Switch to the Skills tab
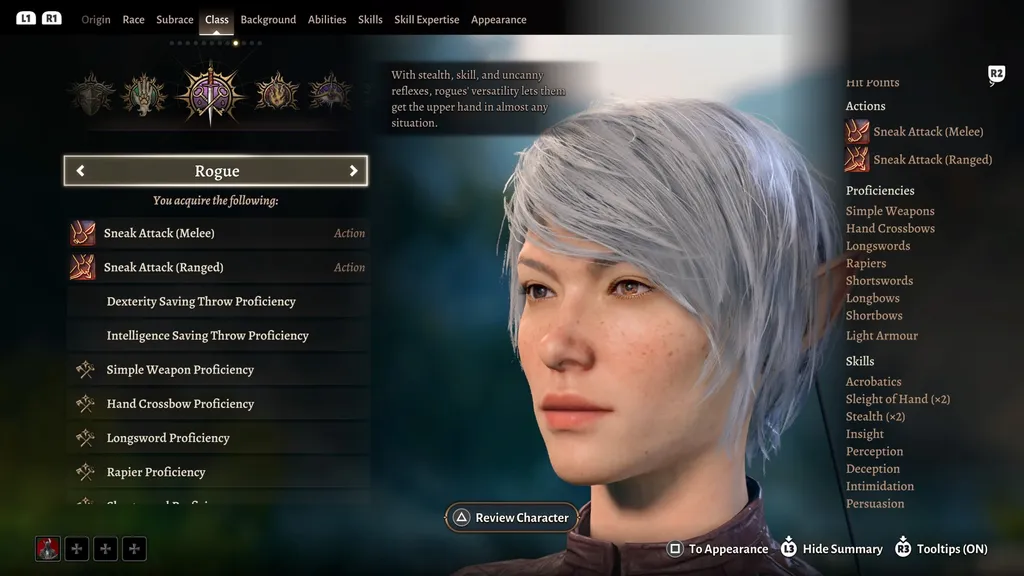This screenshot has height=576, width=1024. click(x=370, y=20)
